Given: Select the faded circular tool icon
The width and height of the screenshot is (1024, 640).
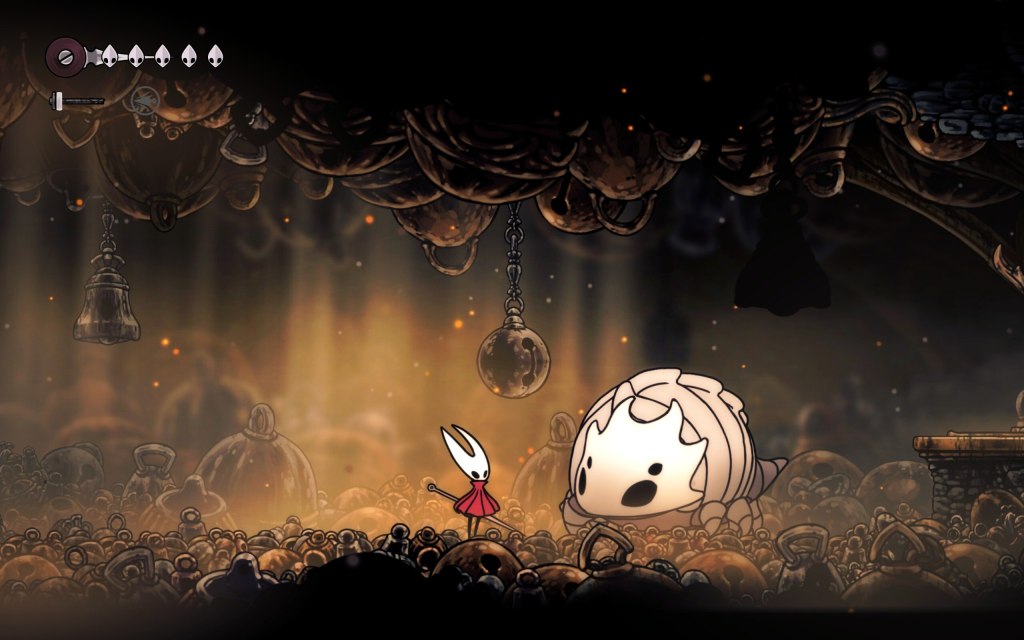Looking at the screenshot, I should 146,99.
